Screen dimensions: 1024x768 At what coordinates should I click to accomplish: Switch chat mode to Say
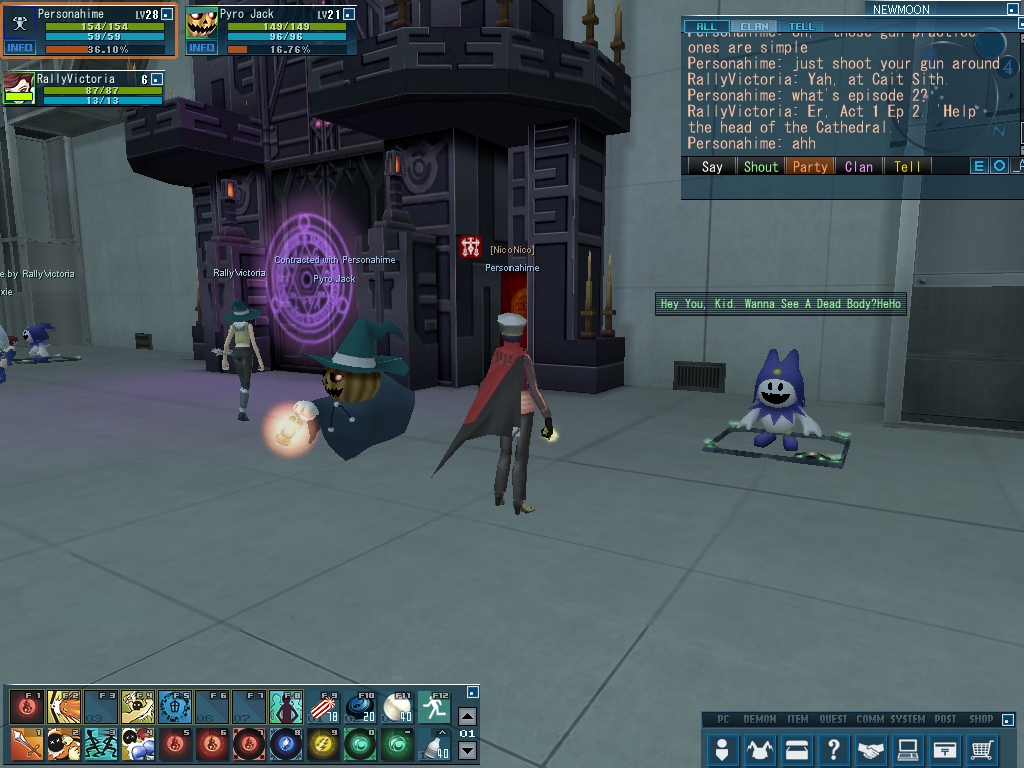click(712, 167)
